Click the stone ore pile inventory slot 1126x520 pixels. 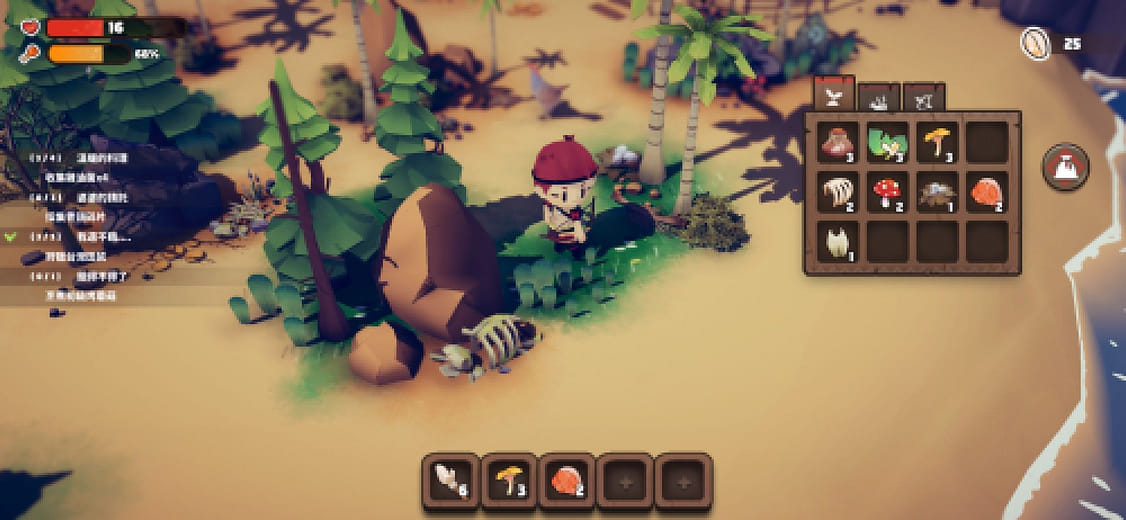(937, 192)
